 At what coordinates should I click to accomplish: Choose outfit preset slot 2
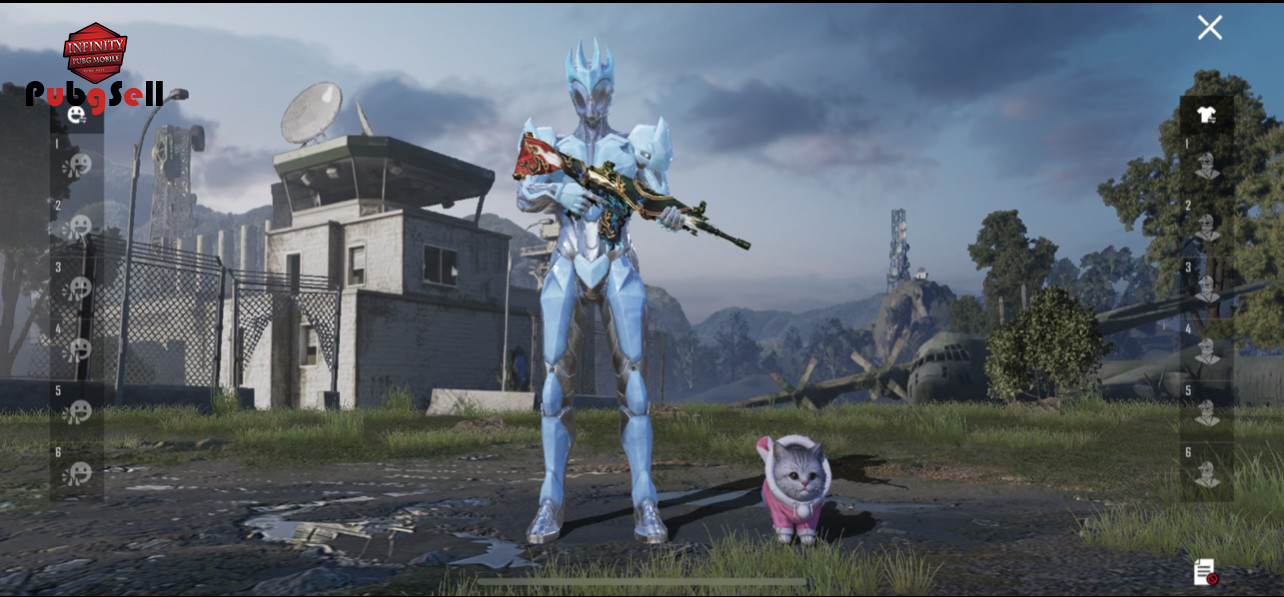(x=1207, y=227)
